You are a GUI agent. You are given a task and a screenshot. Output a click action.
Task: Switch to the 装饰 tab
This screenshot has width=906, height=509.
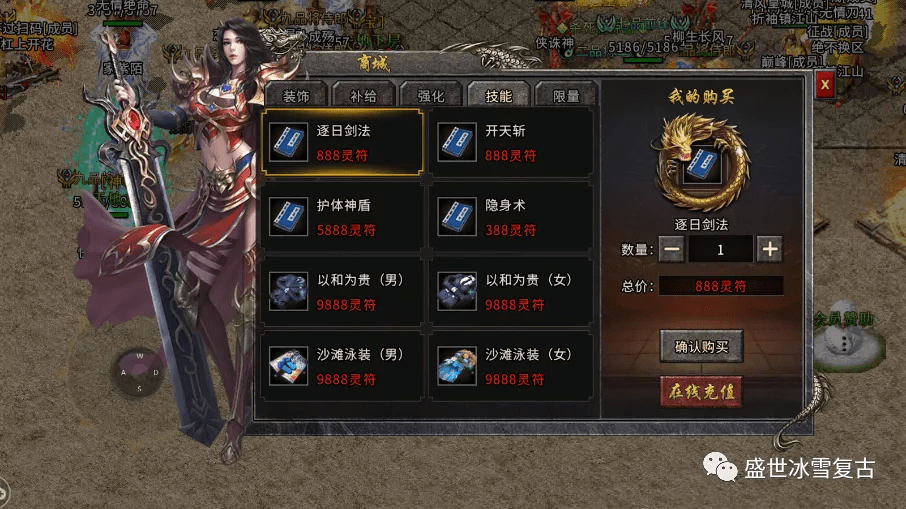pos(296,96)
